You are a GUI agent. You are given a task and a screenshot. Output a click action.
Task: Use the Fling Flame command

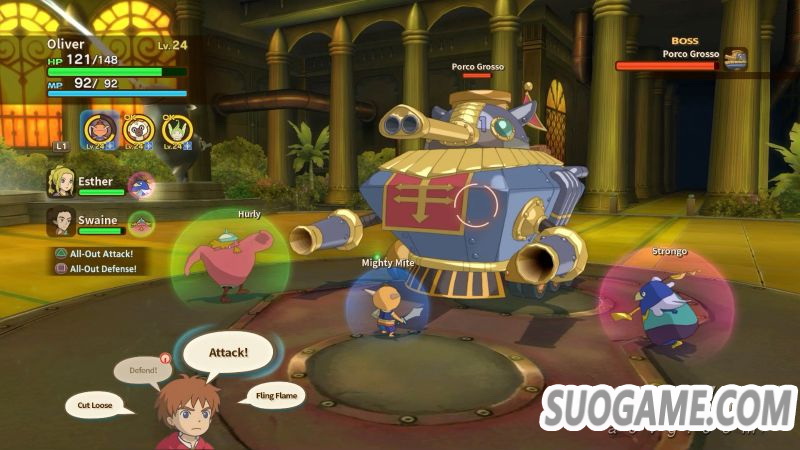[272, 395]
